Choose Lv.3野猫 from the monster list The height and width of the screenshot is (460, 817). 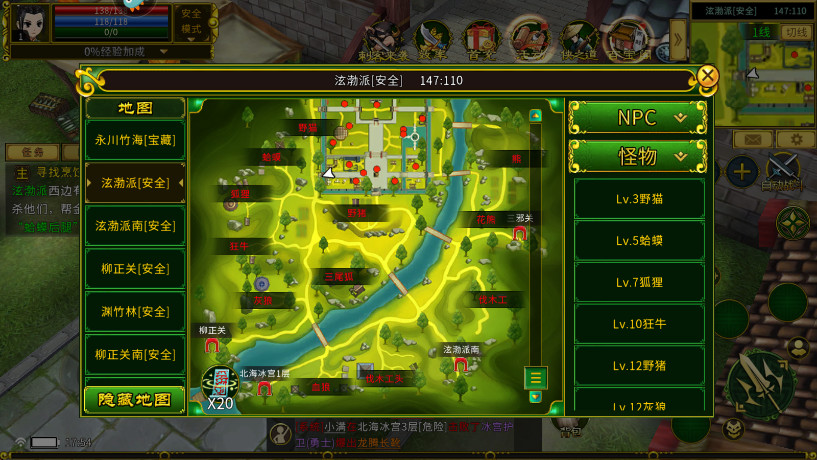[x=639, y=199]
